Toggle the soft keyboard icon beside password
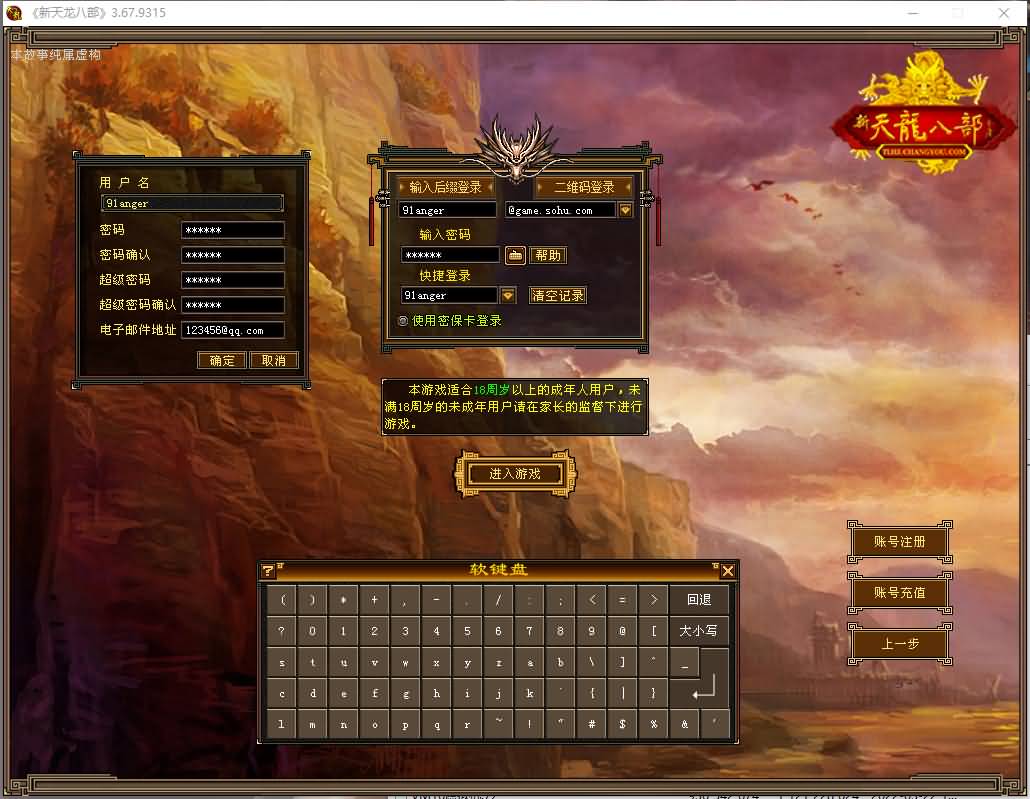 click(x=515, y=255)
